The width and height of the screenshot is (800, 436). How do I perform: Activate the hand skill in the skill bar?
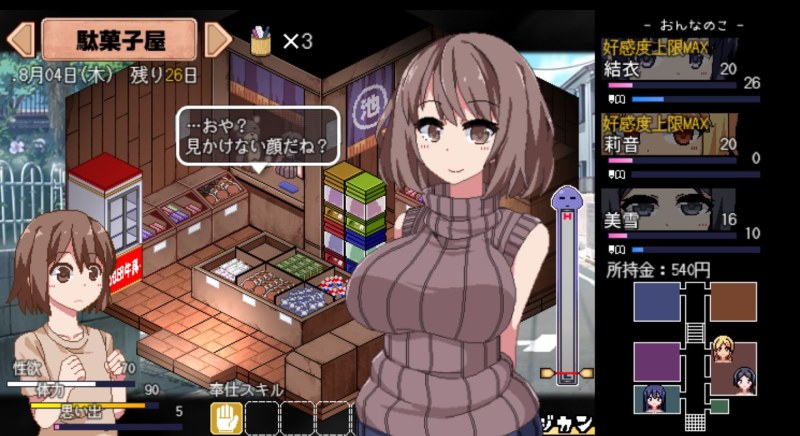click(226, 416)
